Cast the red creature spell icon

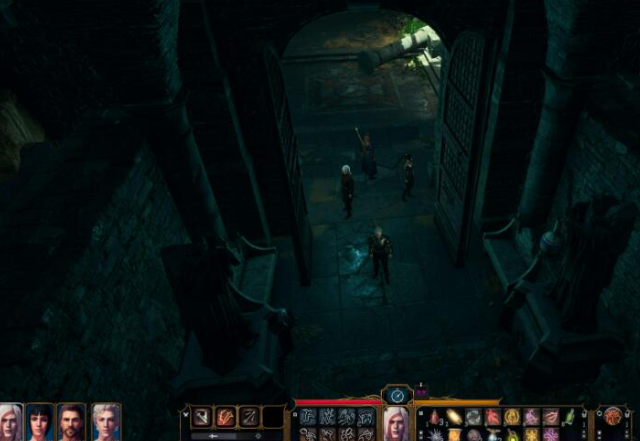[x=493, y=417]
